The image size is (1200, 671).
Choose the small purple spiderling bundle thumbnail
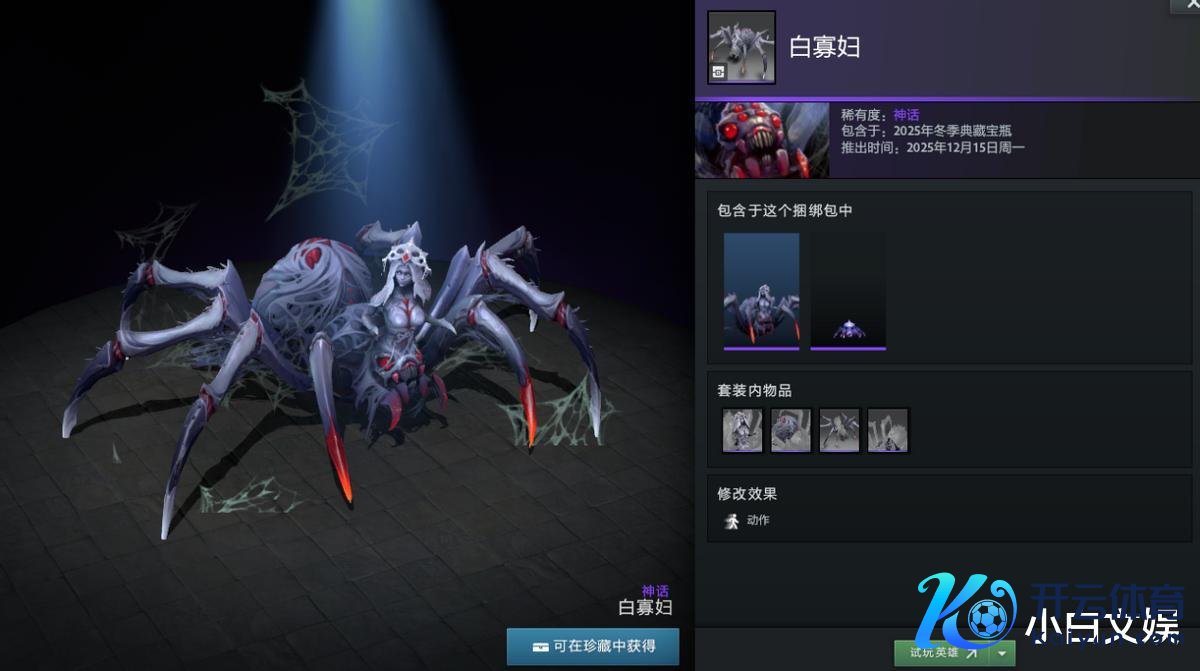click(848, 291)
